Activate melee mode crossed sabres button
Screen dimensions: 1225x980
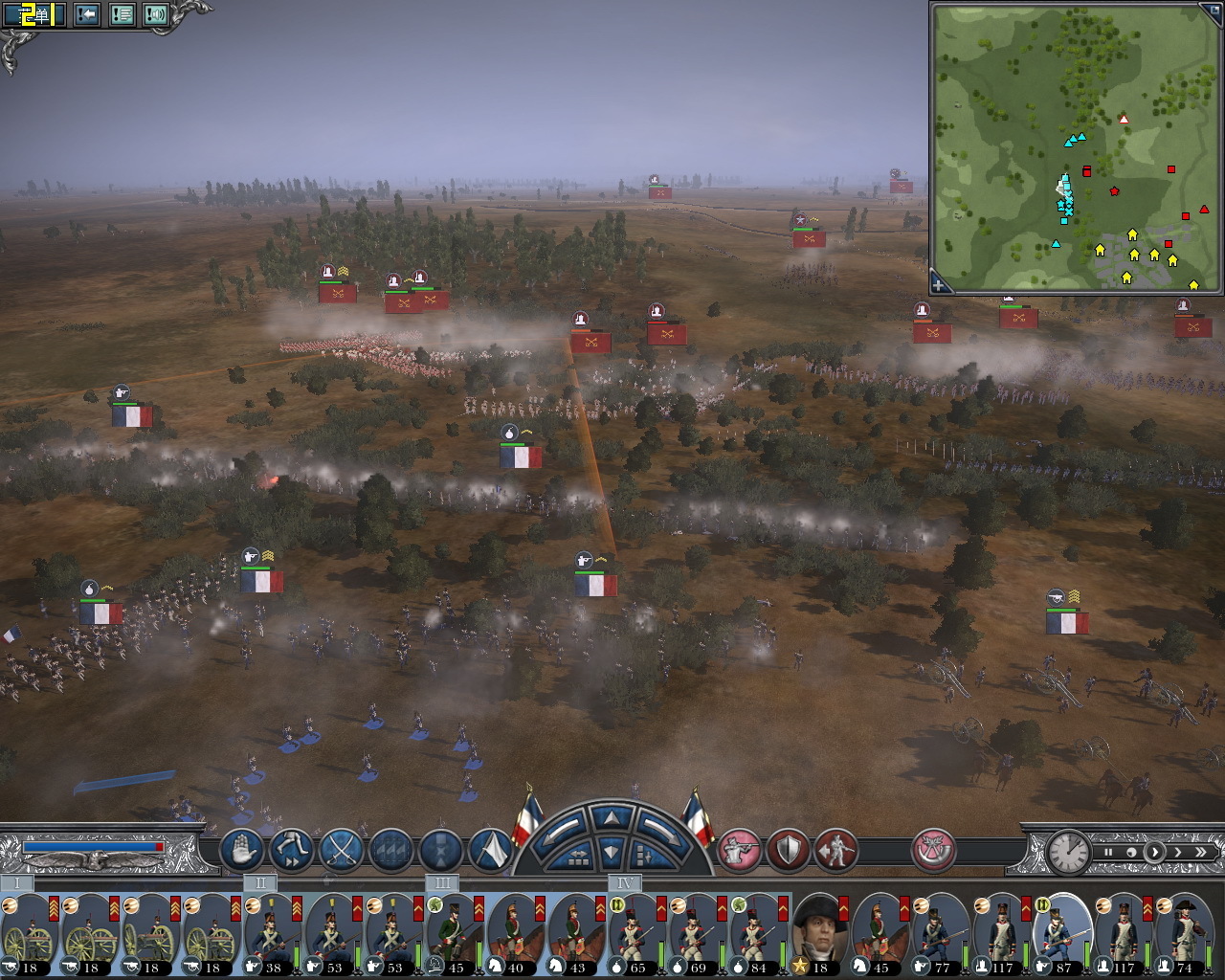341,850
